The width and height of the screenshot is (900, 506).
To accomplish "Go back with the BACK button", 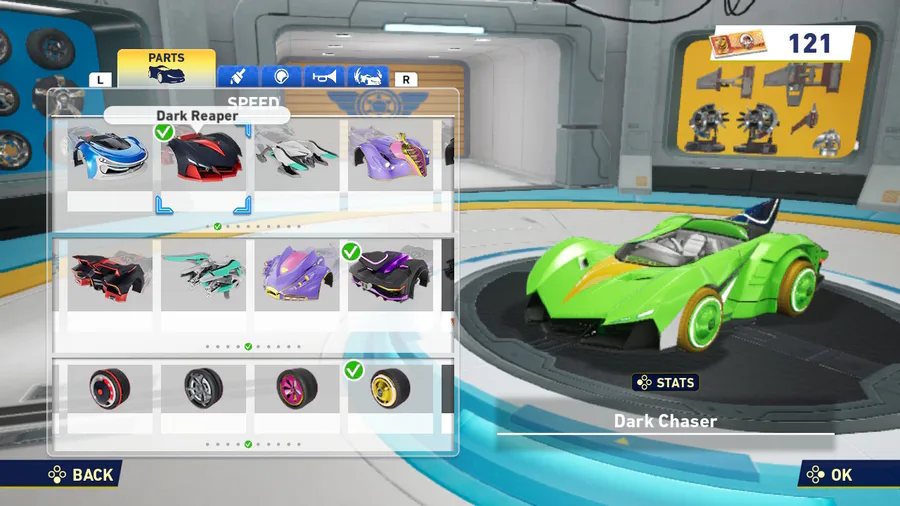I will pyautogui.click(x=82, y=475).
